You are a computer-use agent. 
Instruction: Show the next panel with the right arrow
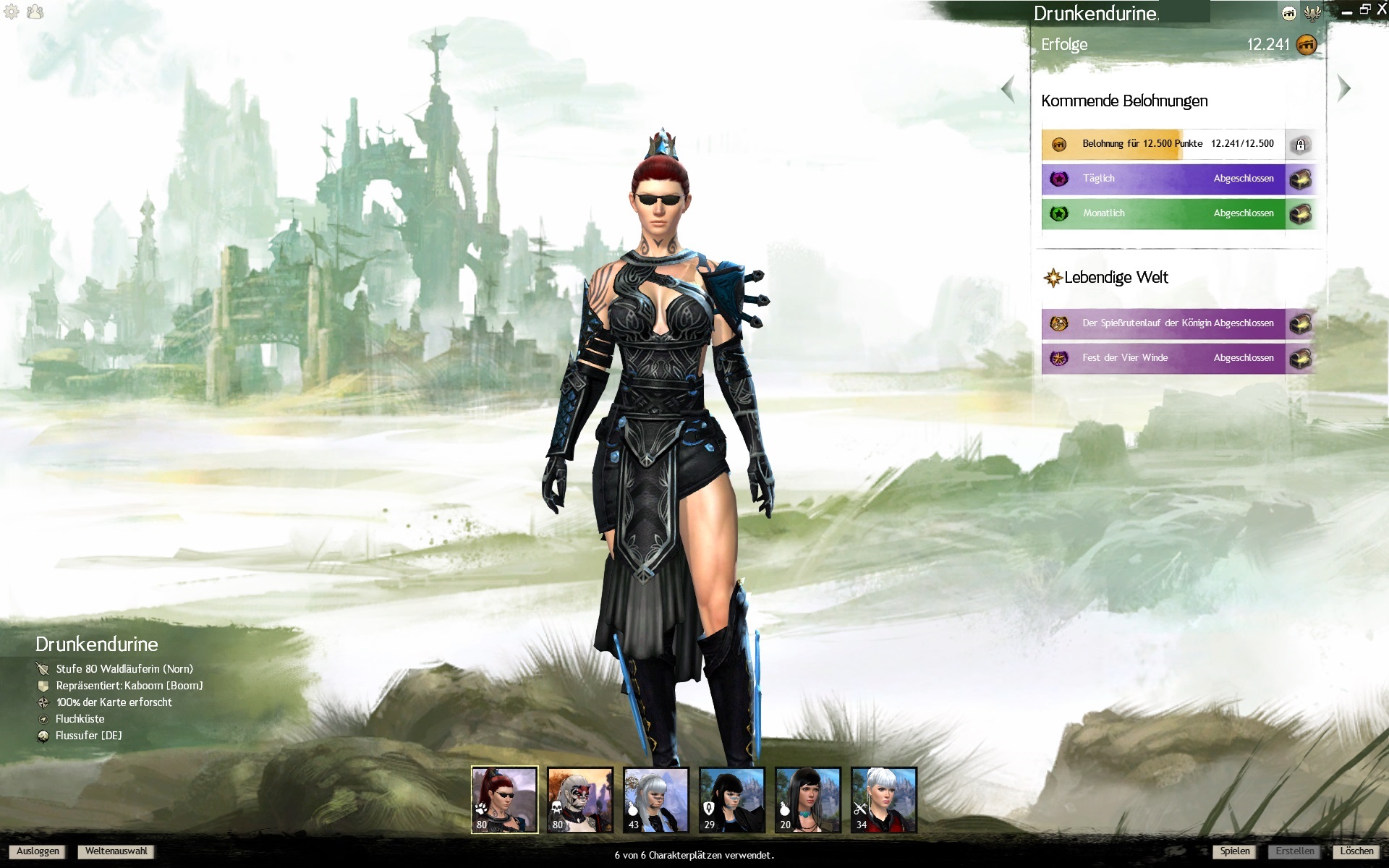(x=1344, y=88)
